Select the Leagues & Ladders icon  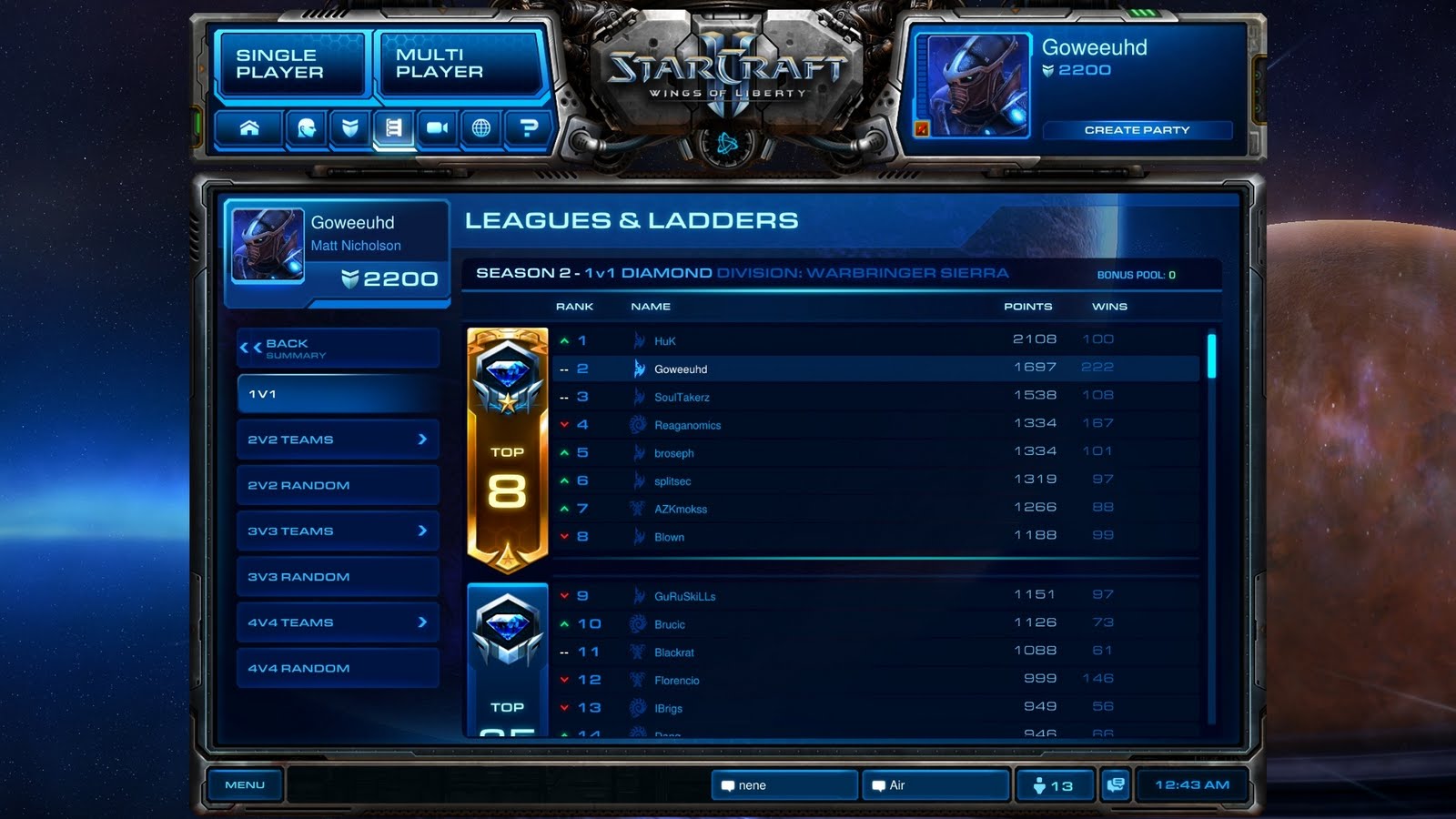click(391, 128)
